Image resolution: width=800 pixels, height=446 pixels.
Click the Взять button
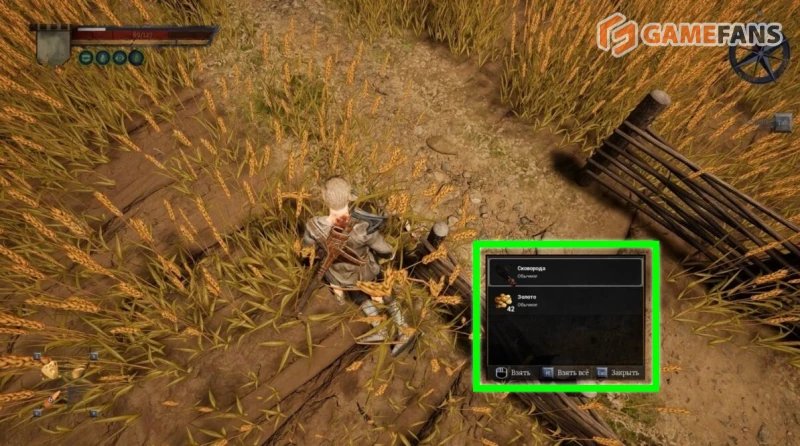[512, 373]
